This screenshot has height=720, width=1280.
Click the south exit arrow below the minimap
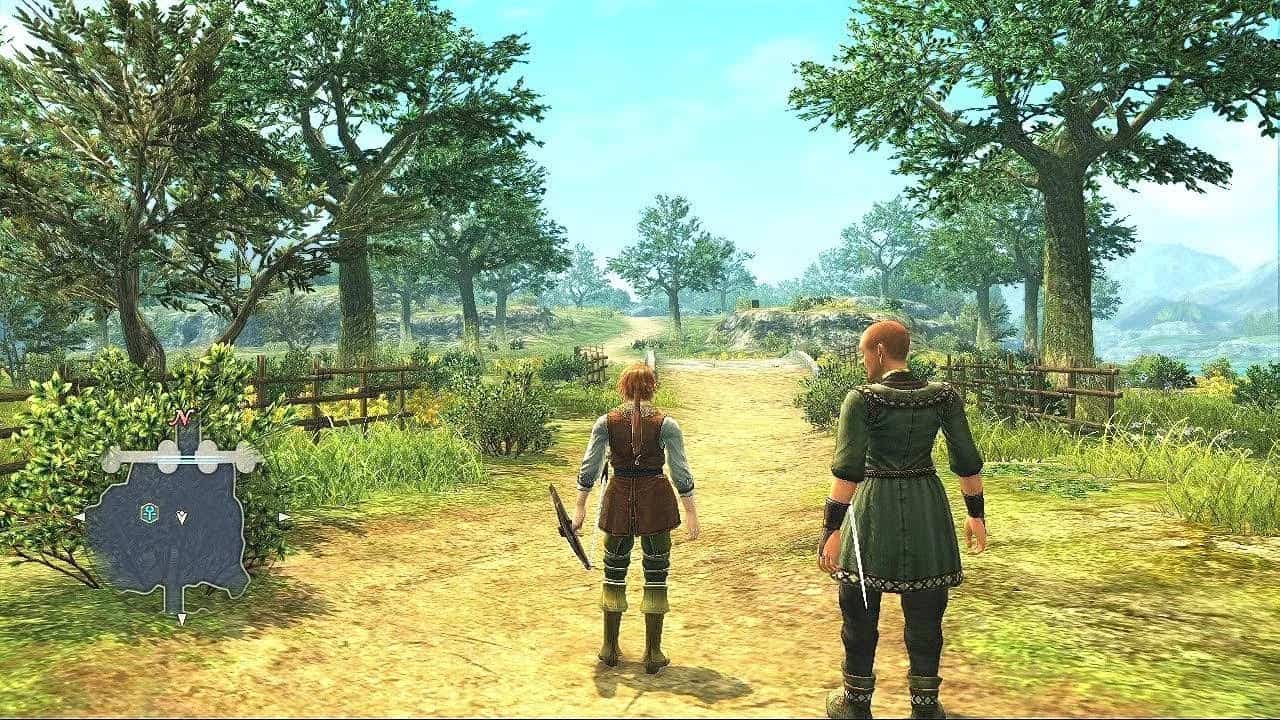click(x=182, y=617)
